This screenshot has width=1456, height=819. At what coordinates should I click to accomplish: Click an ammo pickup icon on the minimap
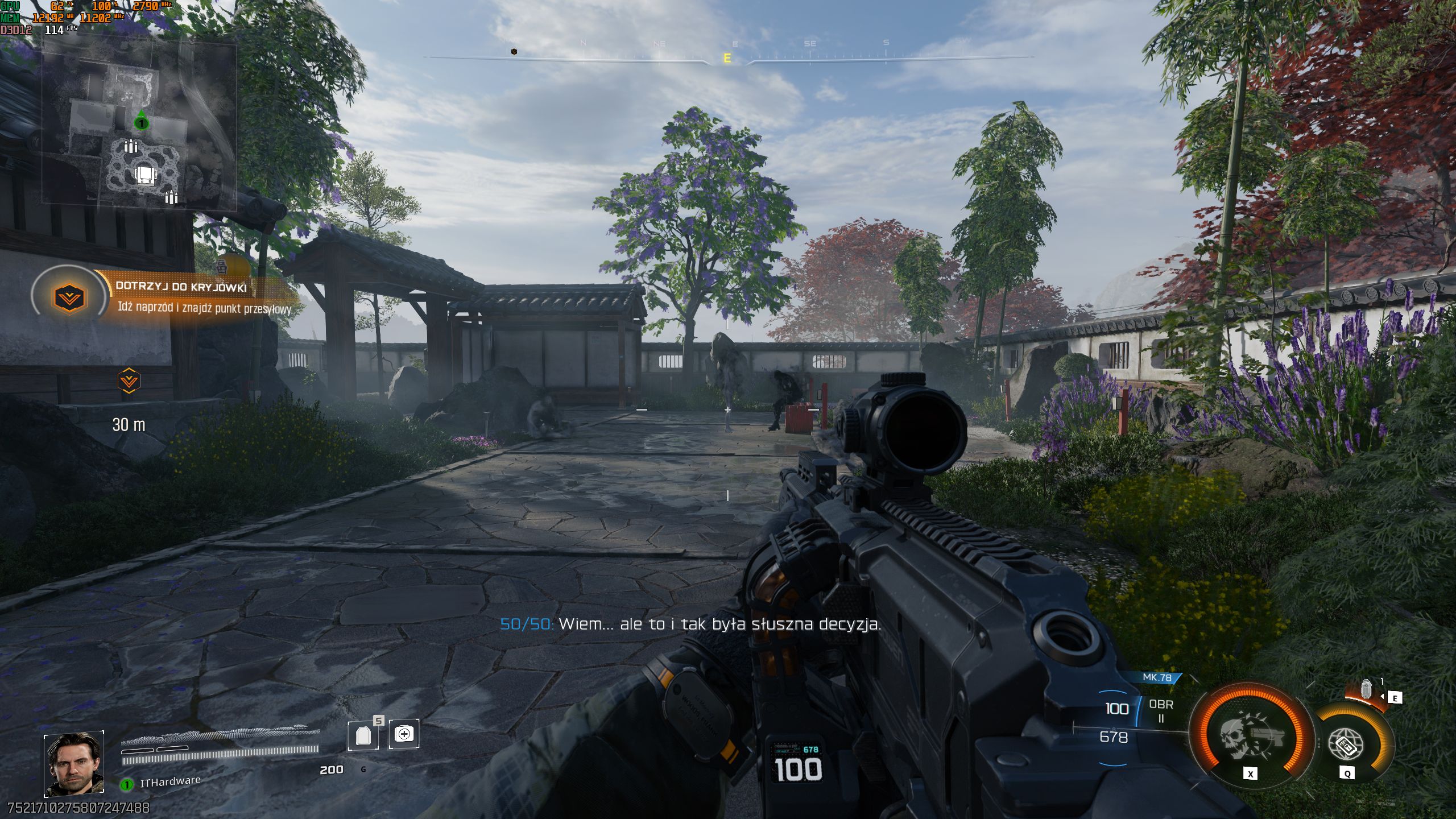tap(130, 147)
